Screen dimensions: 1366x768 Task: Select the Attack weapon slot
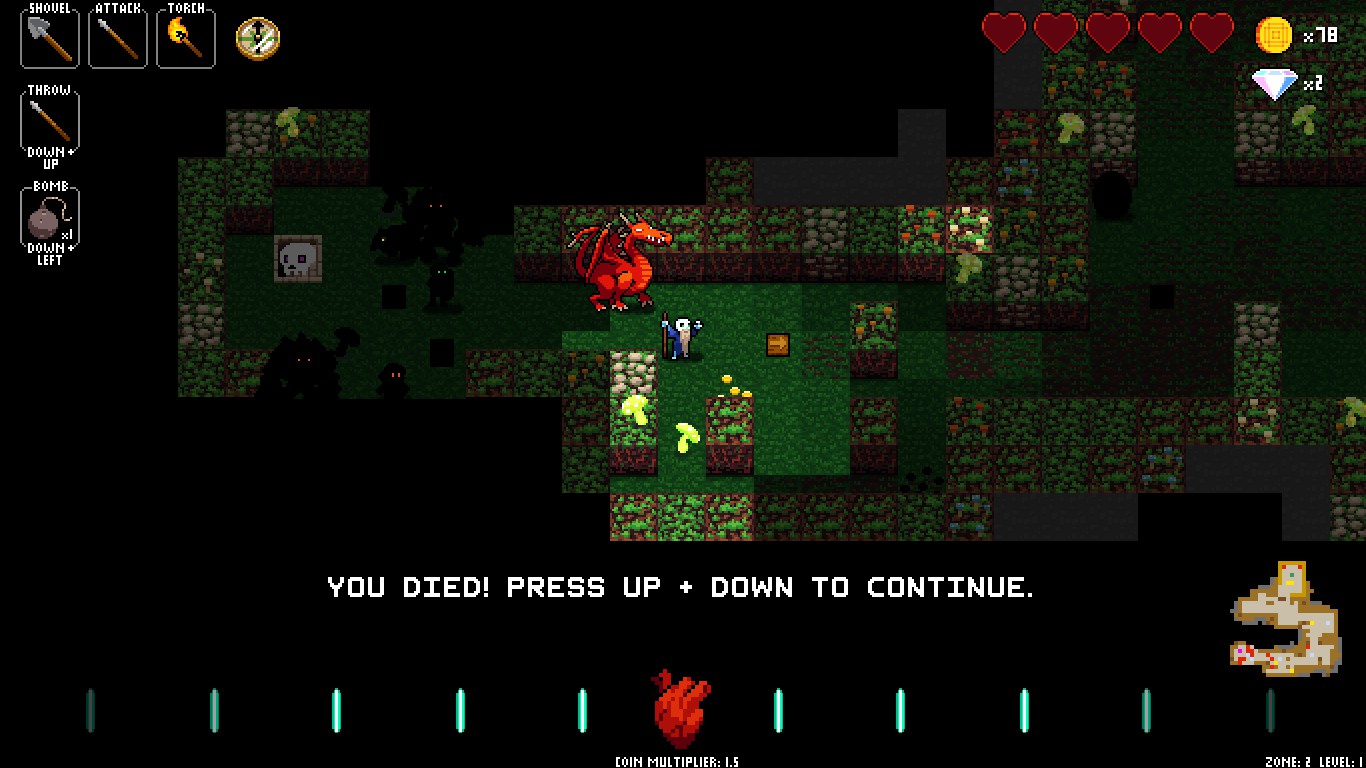118,37
